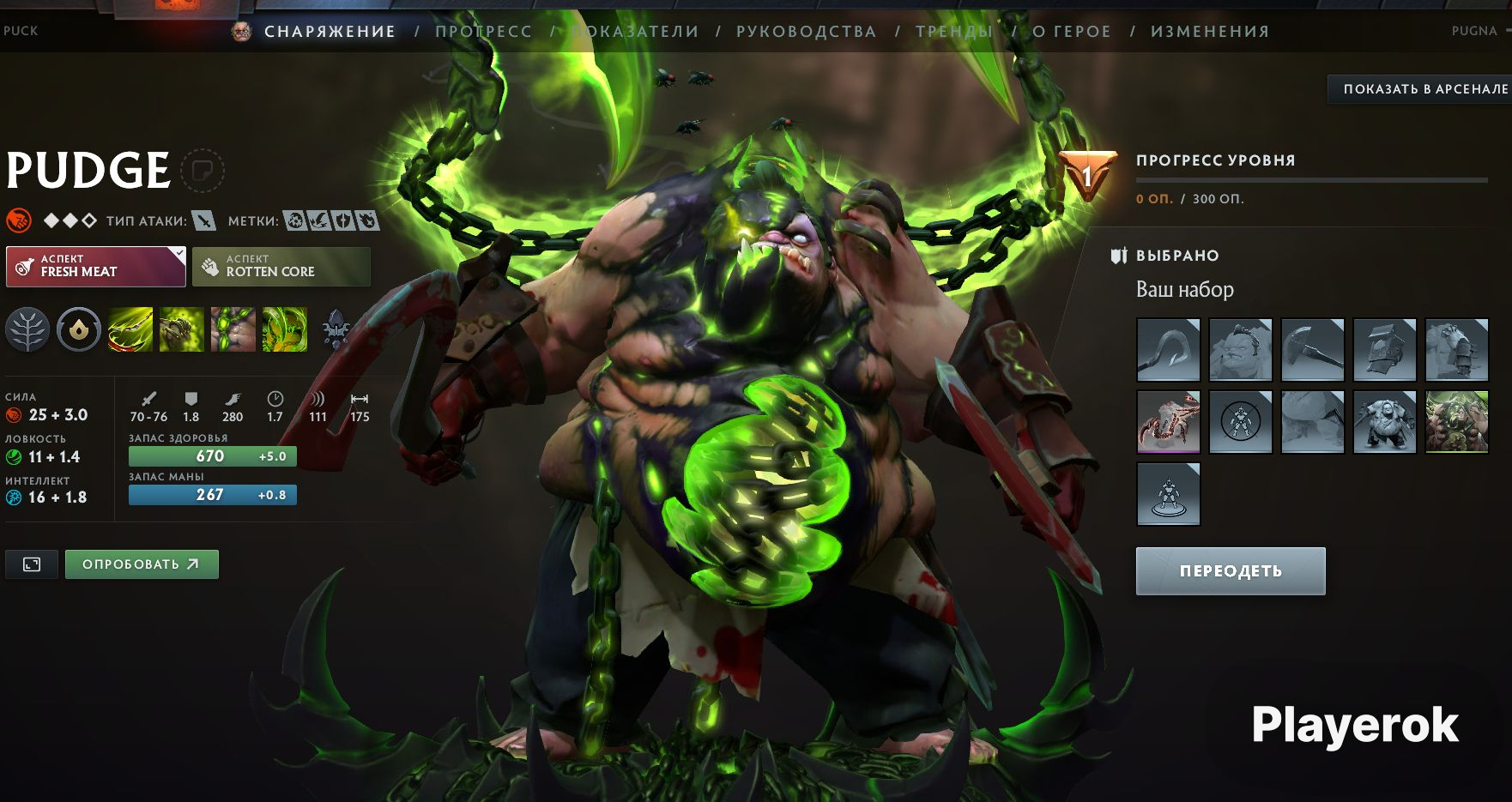Go to the Руководства tab

(x=806, y=32)
